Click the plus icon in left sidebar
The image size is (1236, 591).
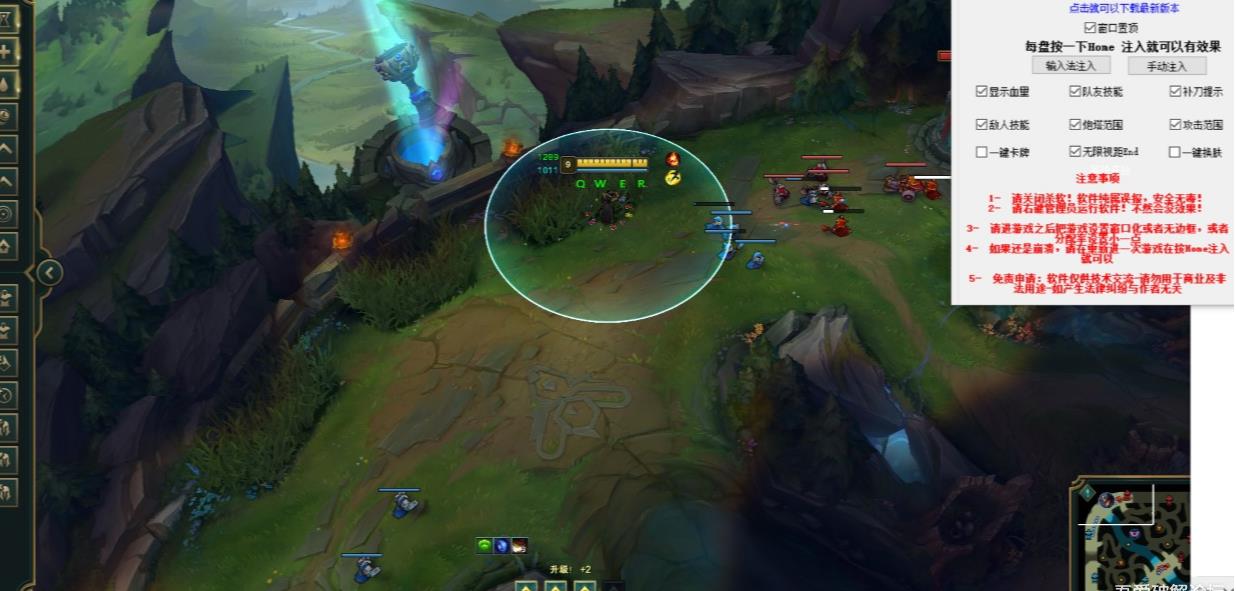[6, 52]
